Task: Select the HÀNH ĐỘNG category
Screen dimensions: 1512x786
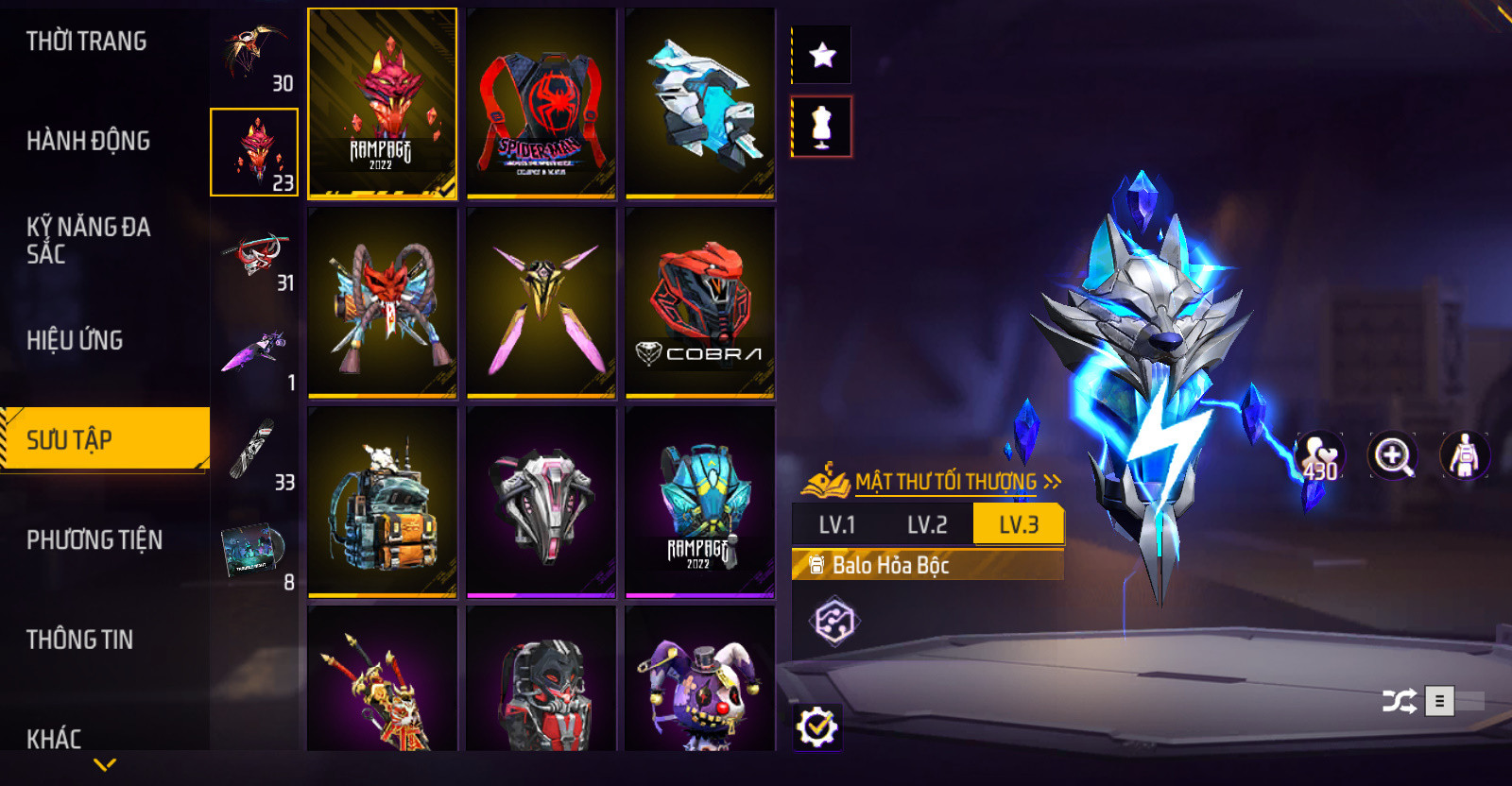Action: [89, 141]
